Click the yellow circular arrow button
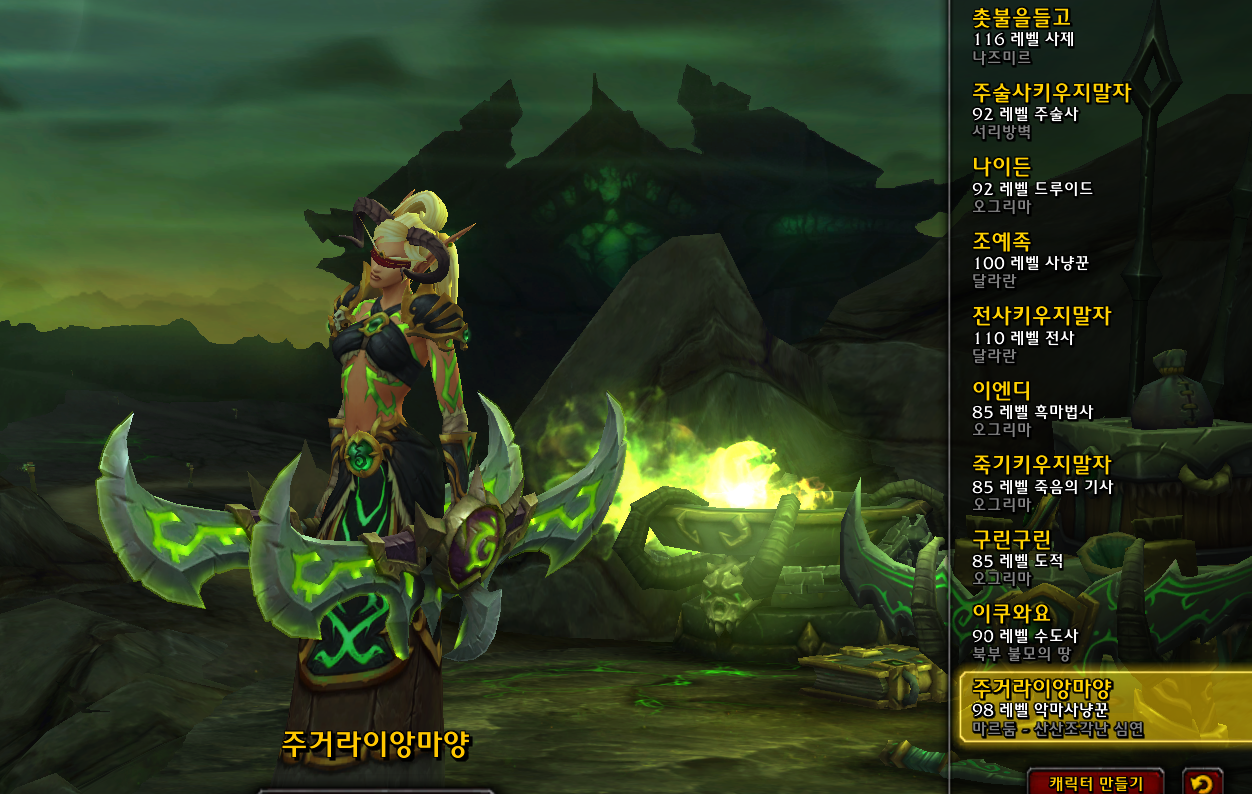This screenshot has height=794, width=1252. click(x=1202, y=782)
